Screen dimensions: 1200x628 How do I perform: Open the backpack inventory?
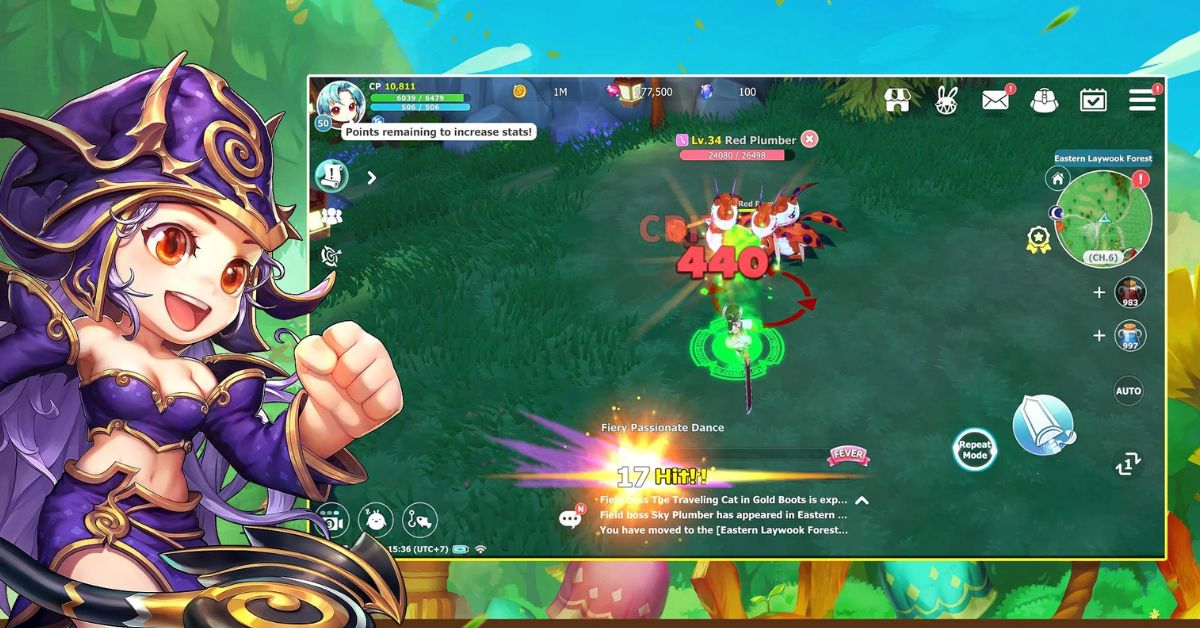(x=1043, y=100)
